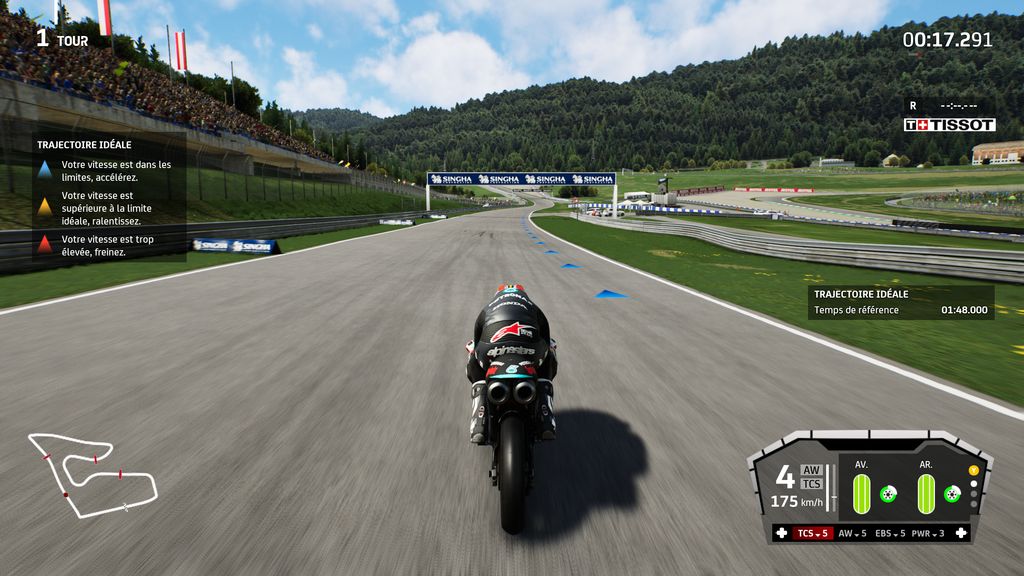Click the rear brake disc temperature icon
The height and width of the screenshot is (576, 1024).
(952, 494)
